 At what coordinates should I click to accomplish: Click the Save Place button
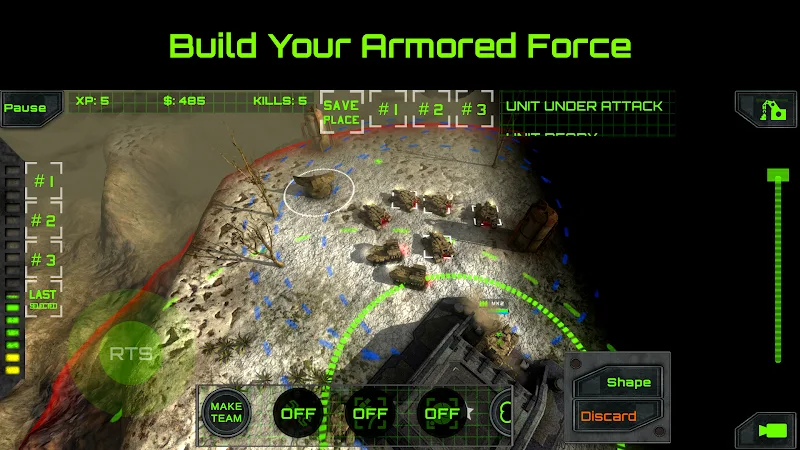(341, 112)
